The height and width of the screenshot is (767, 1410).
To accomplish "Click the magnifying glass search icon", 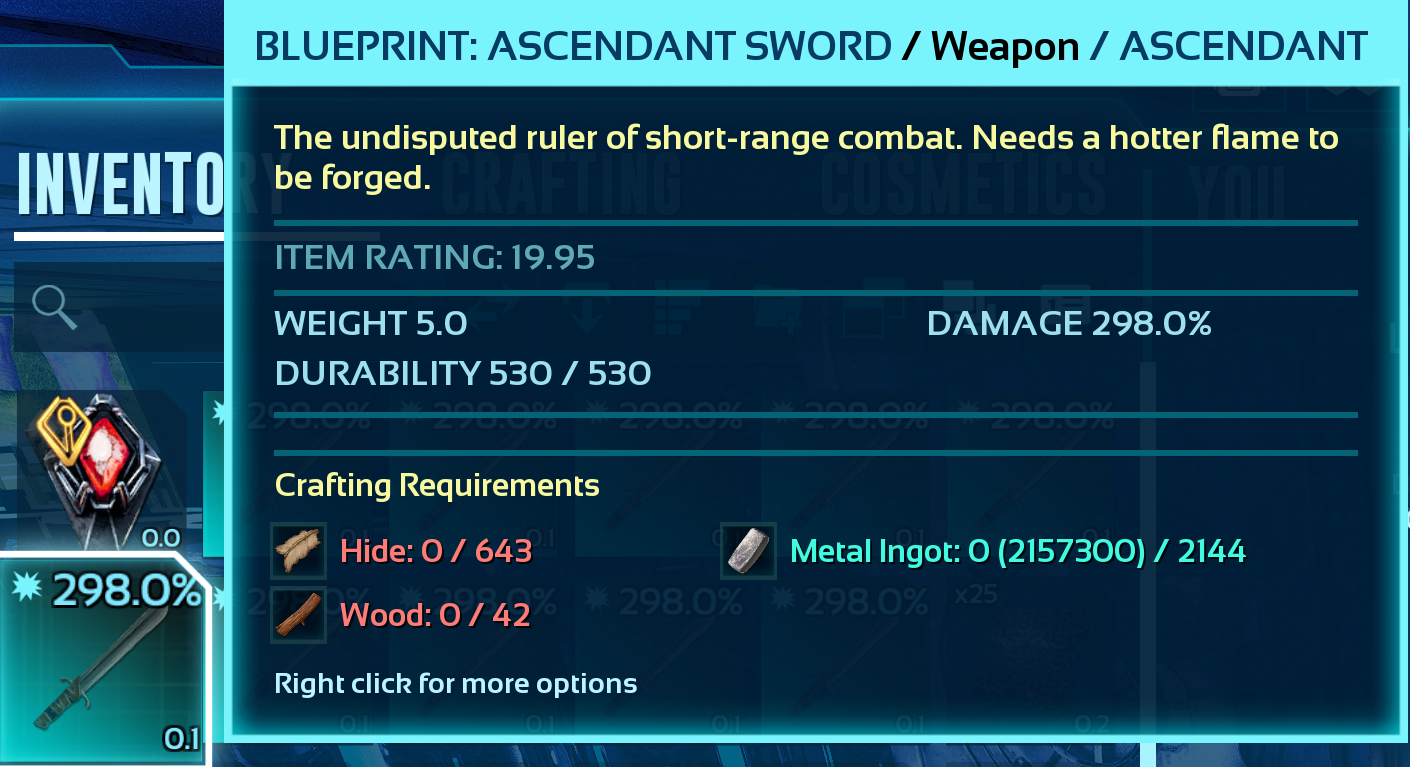I will (x=54, y=308).
